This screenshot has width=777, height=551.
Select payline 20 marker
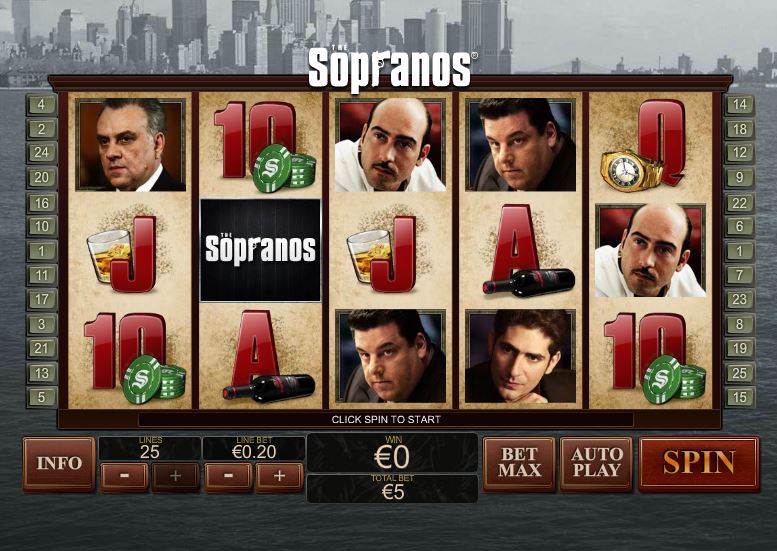tap(42, 178)
